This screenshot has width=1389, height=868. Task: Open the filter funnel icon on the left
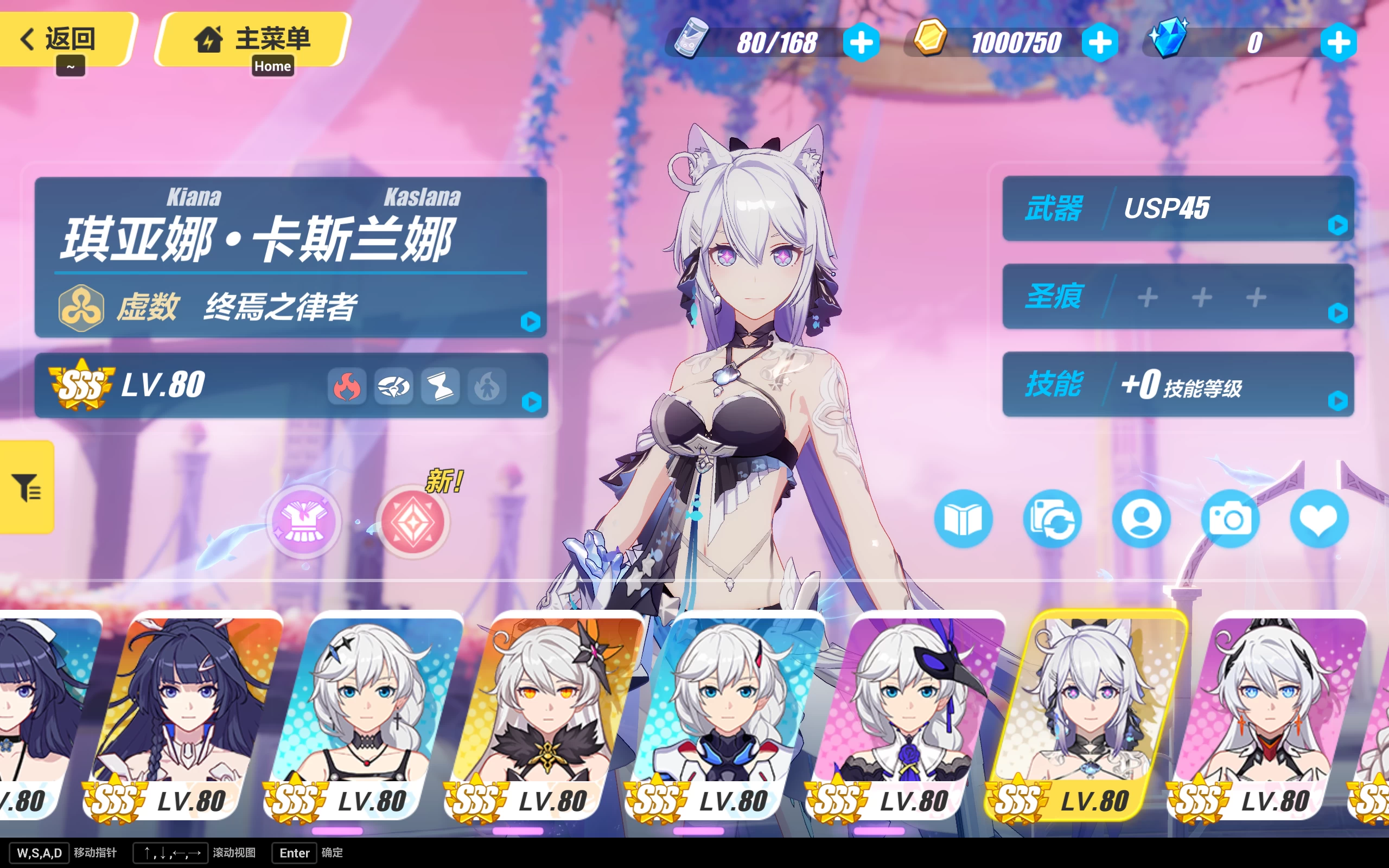pos(26,489)
